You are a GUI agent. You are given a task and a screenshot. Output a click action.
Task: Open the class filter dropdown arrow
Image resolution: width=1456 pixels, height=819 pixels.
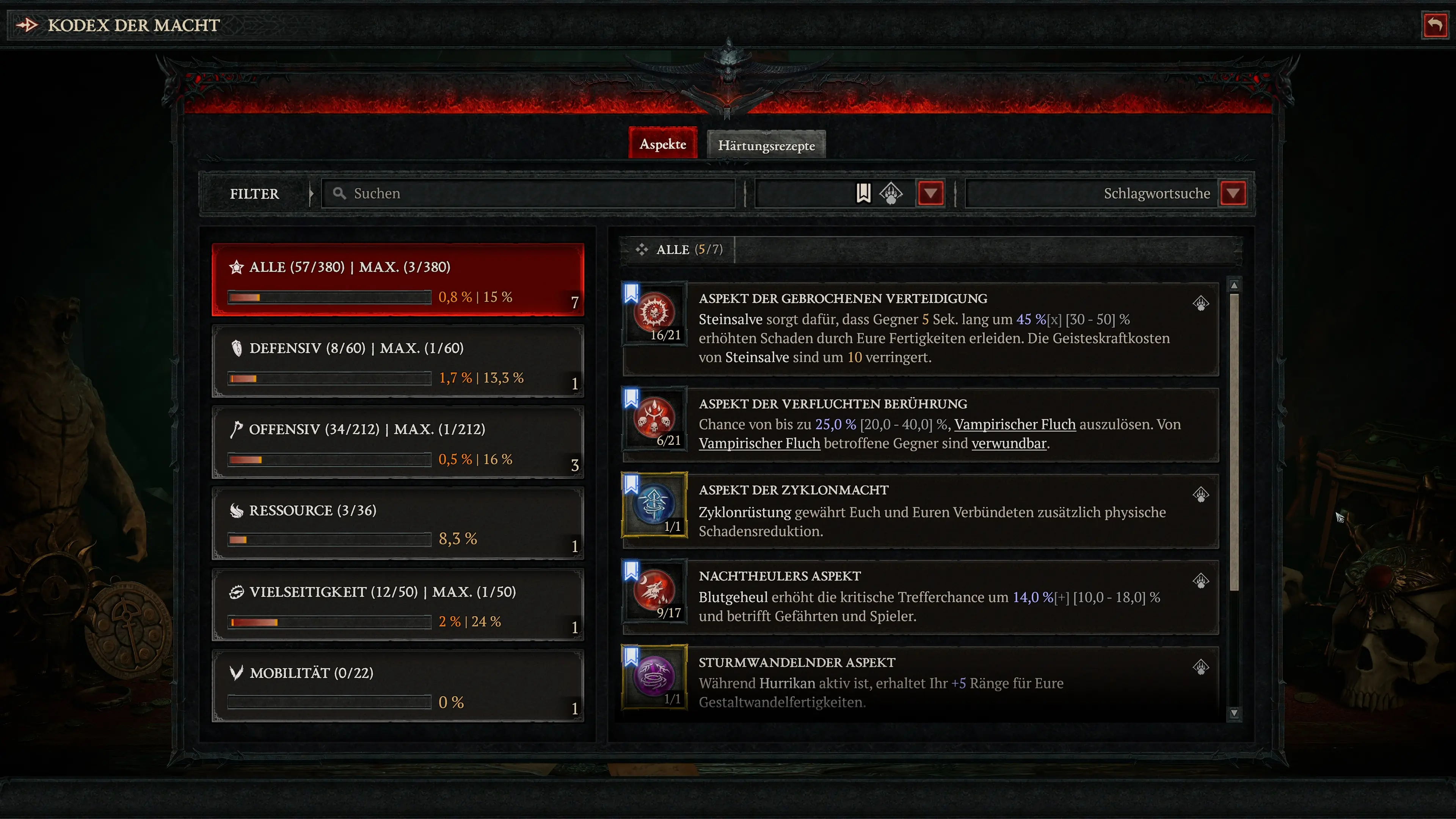click(930, 193)
